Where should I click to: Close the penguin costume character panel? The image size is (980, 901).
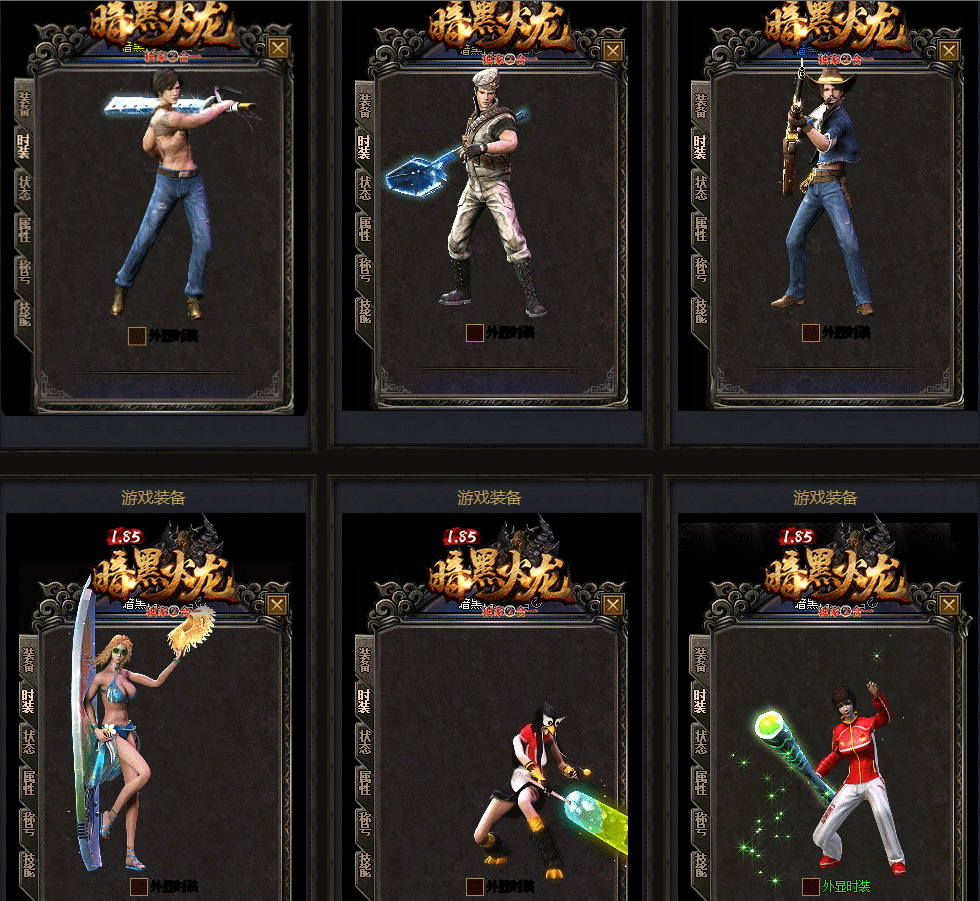[614, 604]
